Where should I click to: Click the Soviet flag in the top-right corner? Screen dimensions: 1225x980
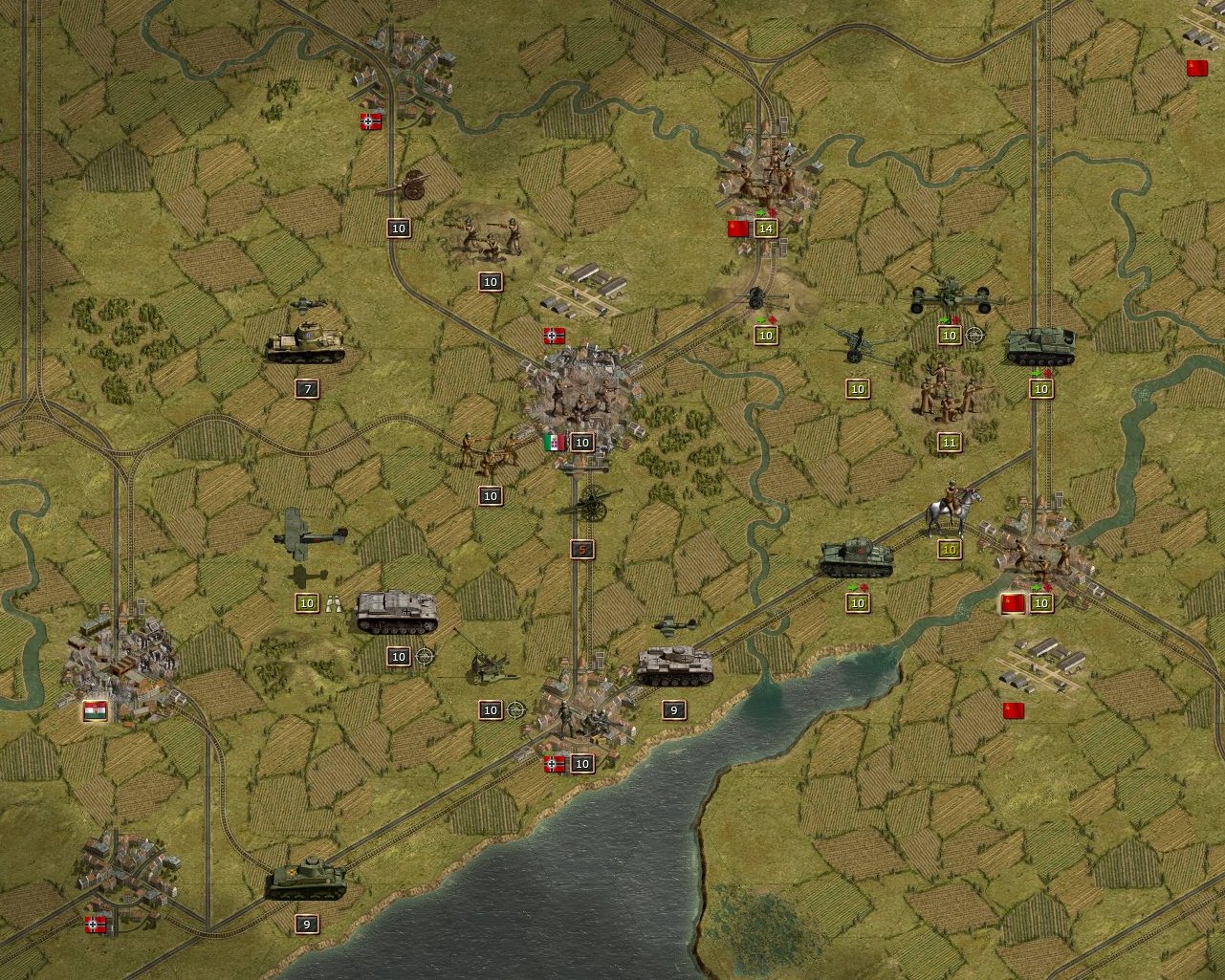tap(1196, 68)
